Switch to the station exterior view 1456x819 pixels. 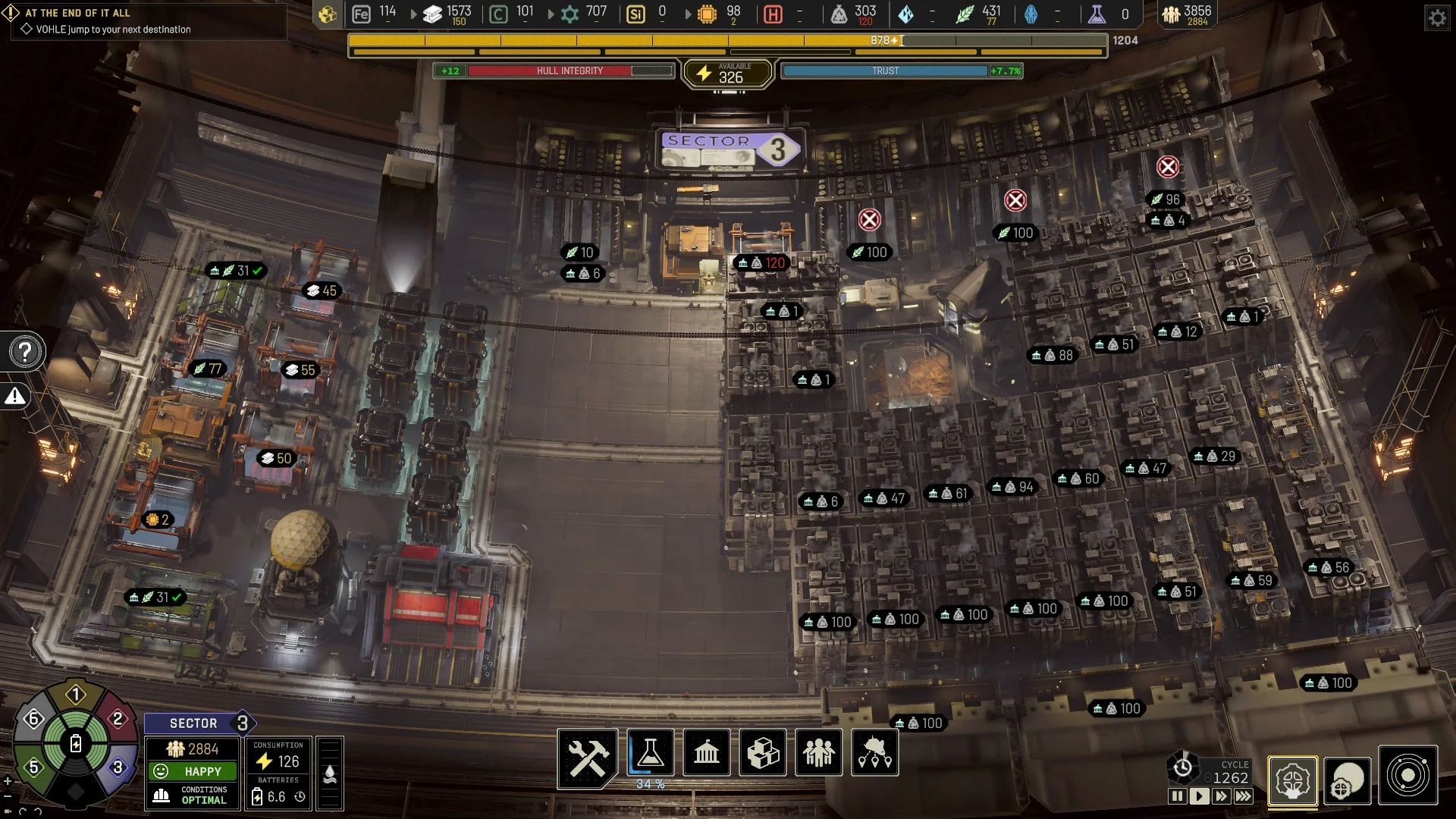point(1348,780)
